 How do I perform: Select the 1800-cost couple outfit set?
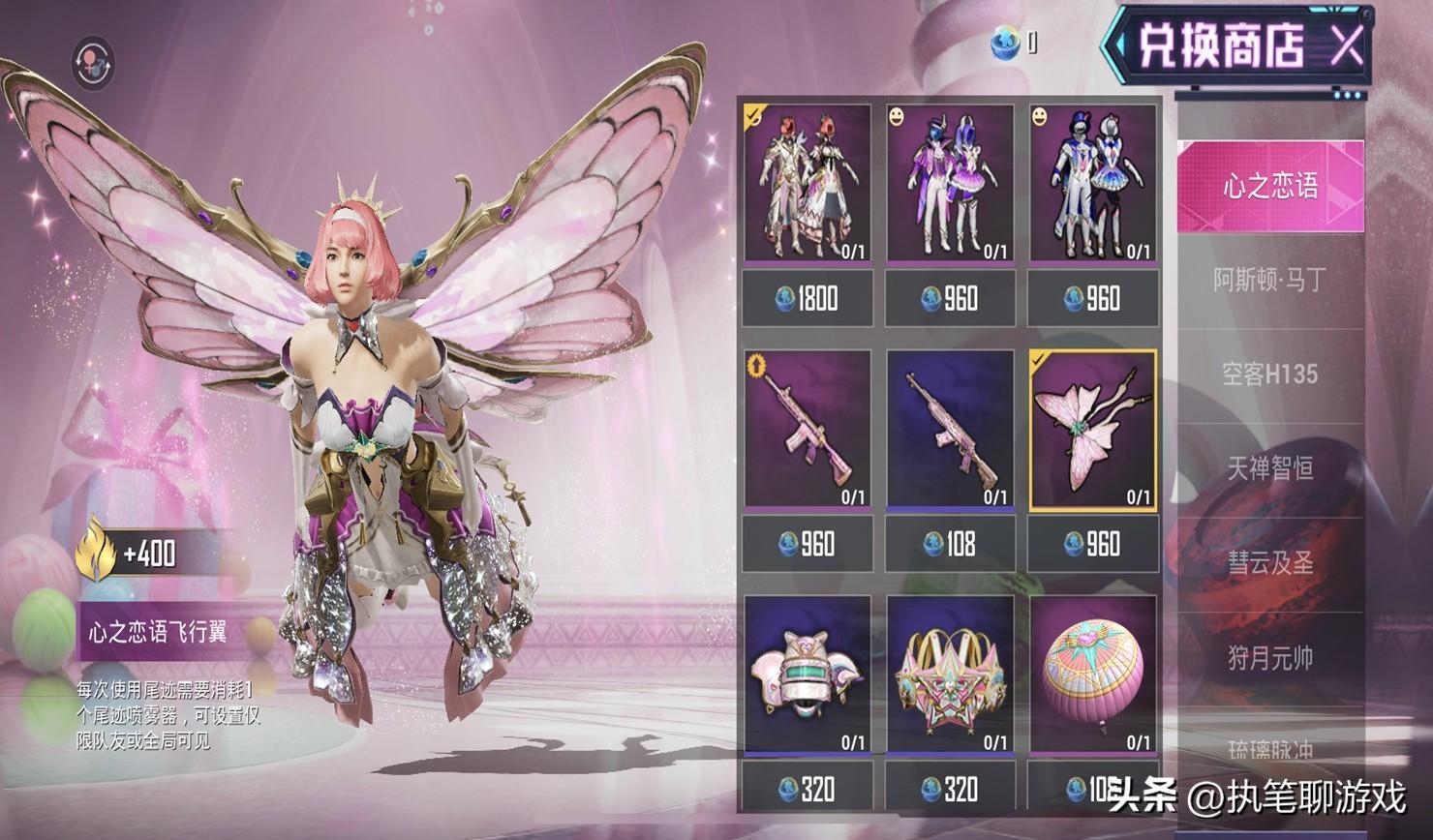tap(807, 184)
